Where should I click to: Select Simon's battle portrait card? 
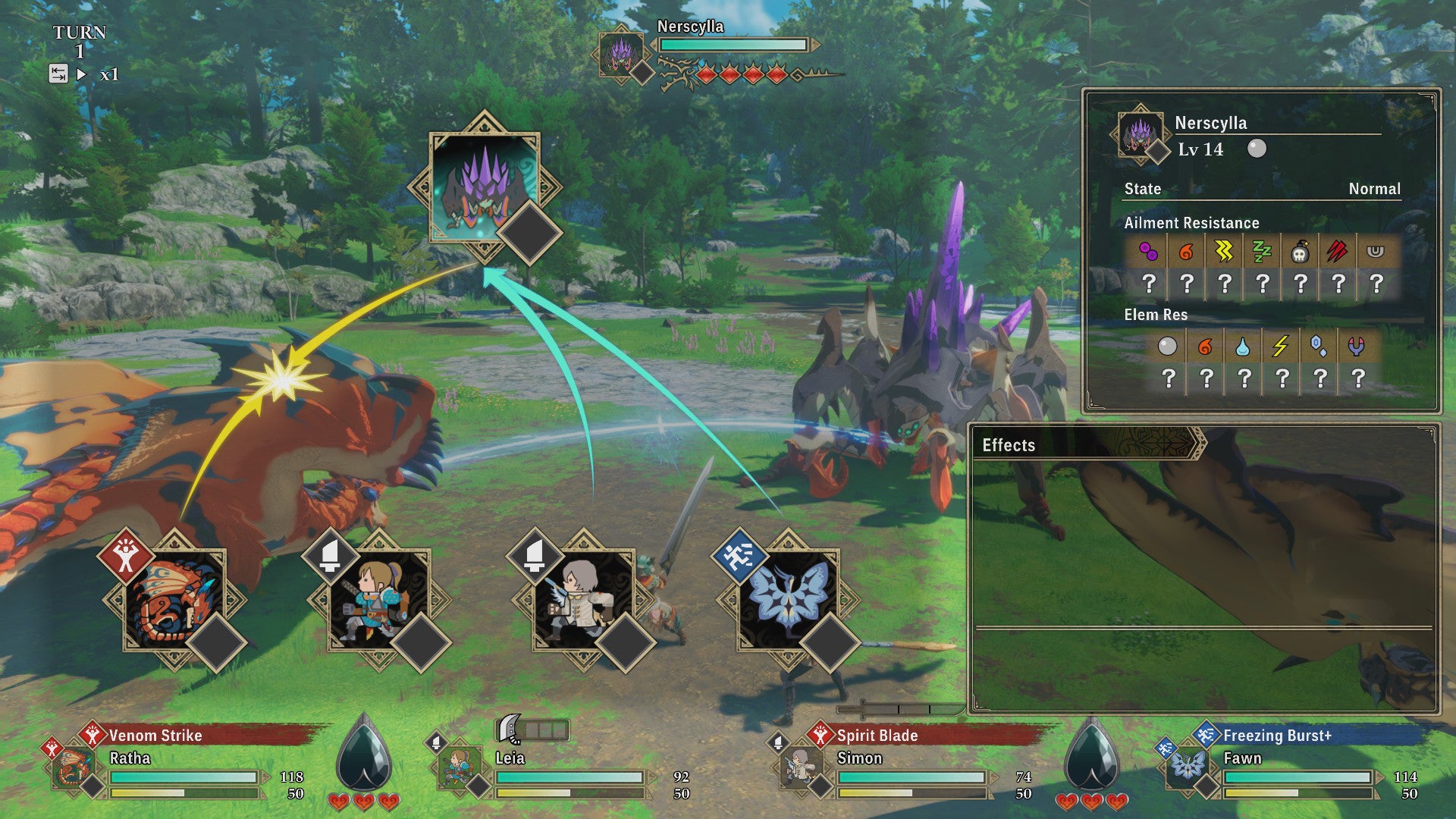pyautogui.click(x=584, y=599)
